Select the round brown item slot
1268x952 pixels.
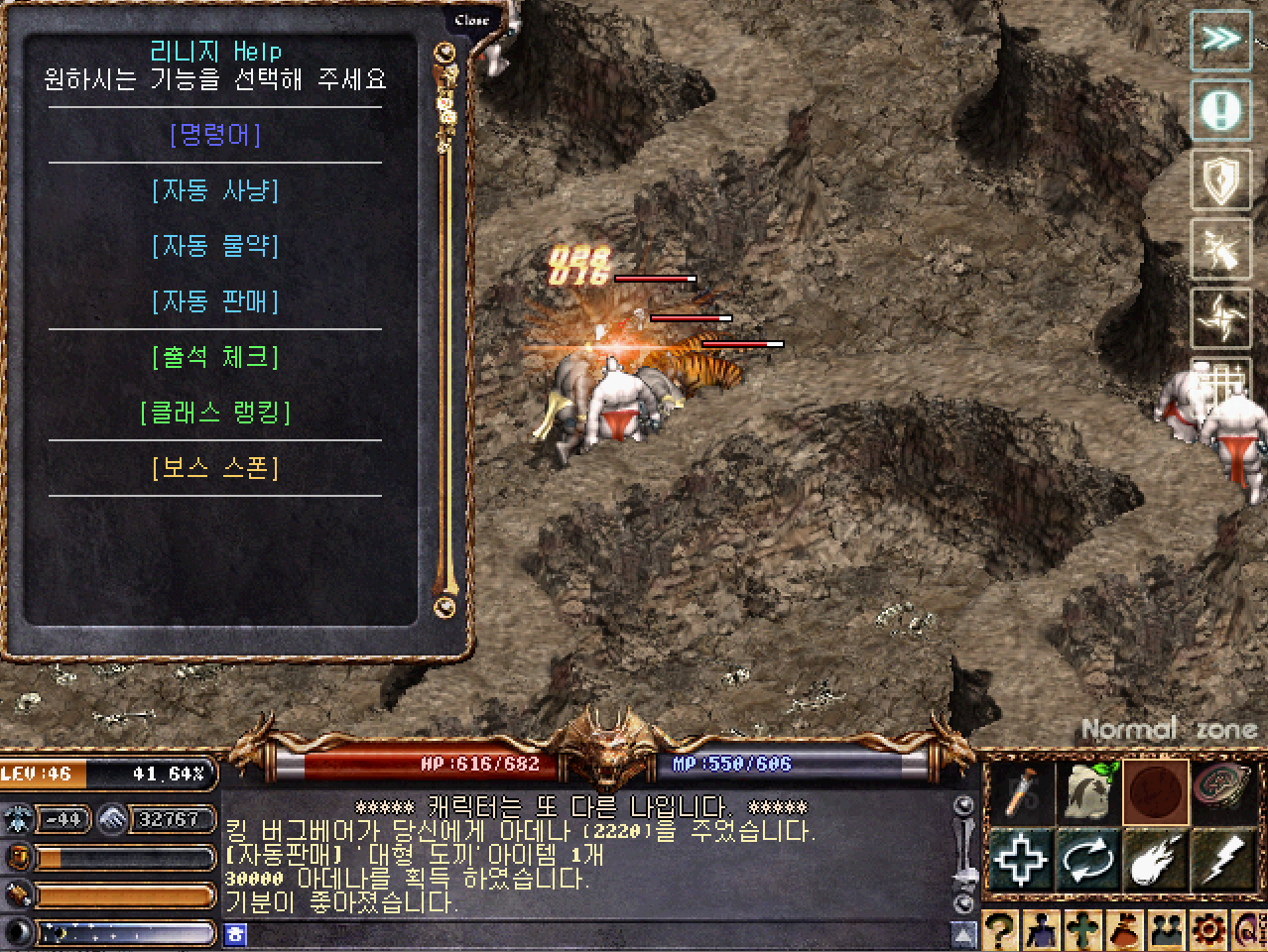pyautogui.click(x=1156, y=792)
